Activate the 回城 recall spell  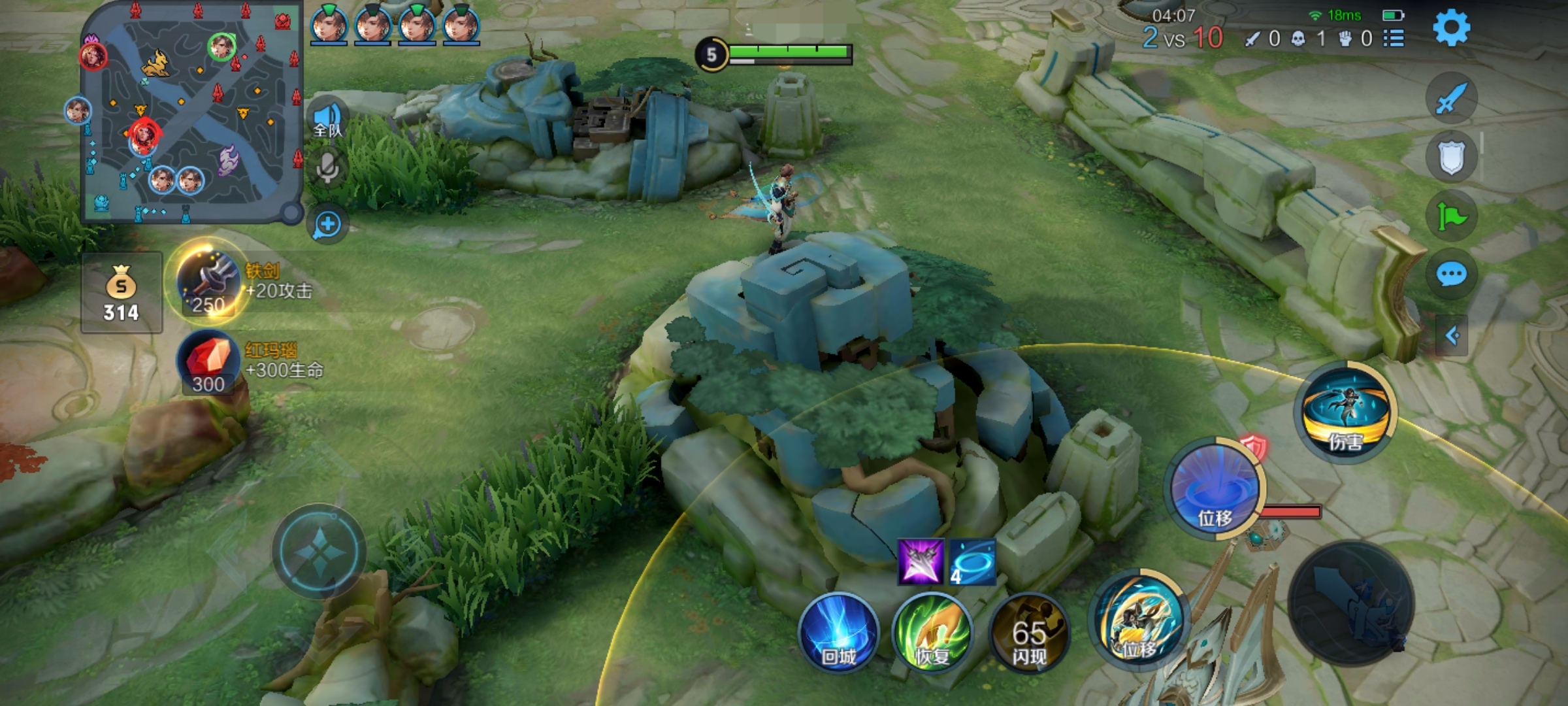(x=838, y=633)
